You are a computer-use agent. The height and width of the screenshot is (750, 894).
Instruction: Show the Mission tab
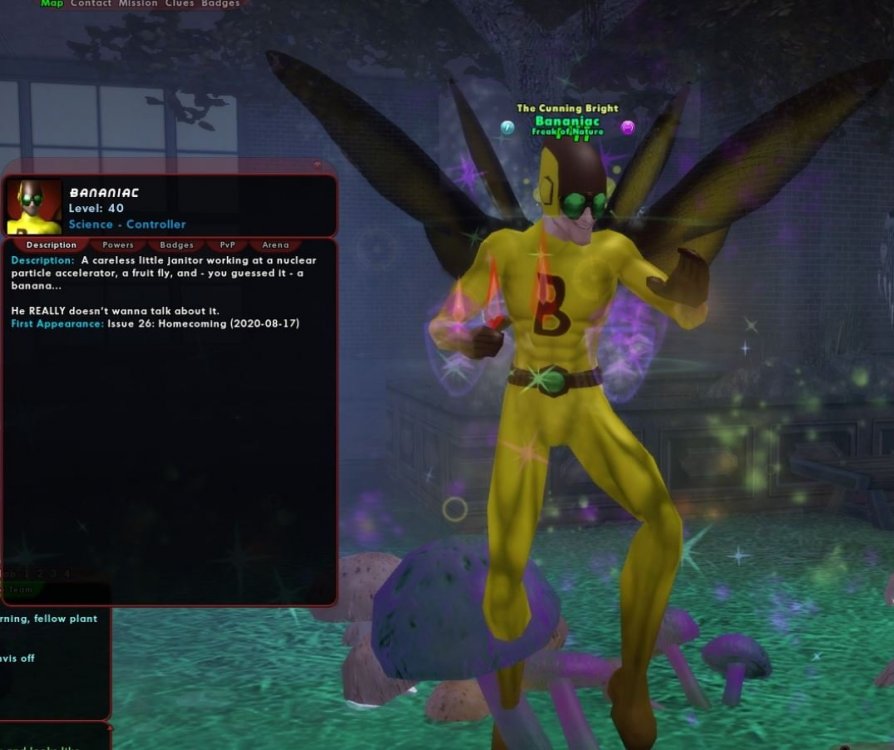[138, 4]
